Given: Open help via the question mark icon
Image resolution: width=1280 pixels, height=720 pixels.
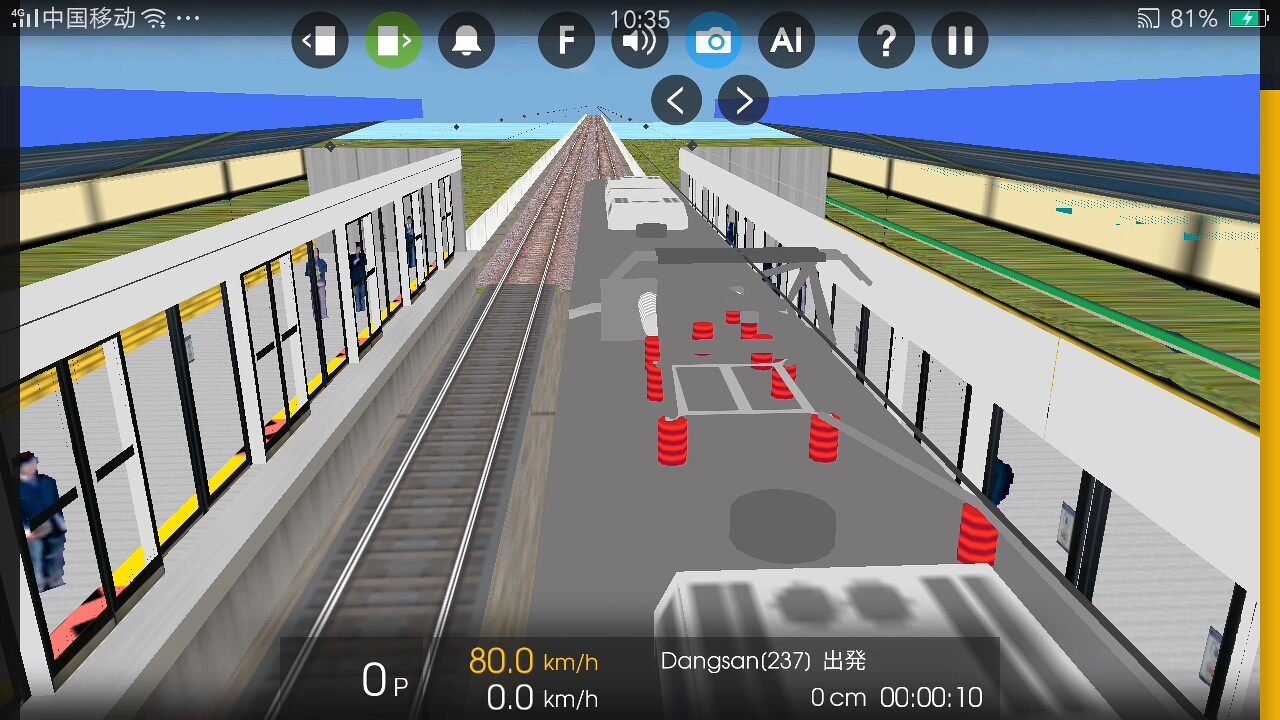Looking at the screenshot, I should tap(886, 40).
